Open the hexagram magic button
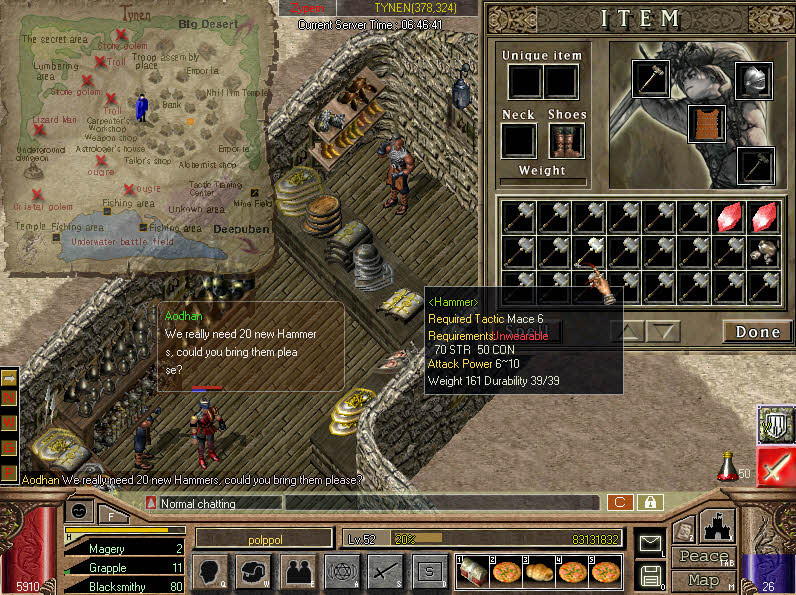Image resolution: width=796 pixels, height=595 pixels. (x=342, y=572)
